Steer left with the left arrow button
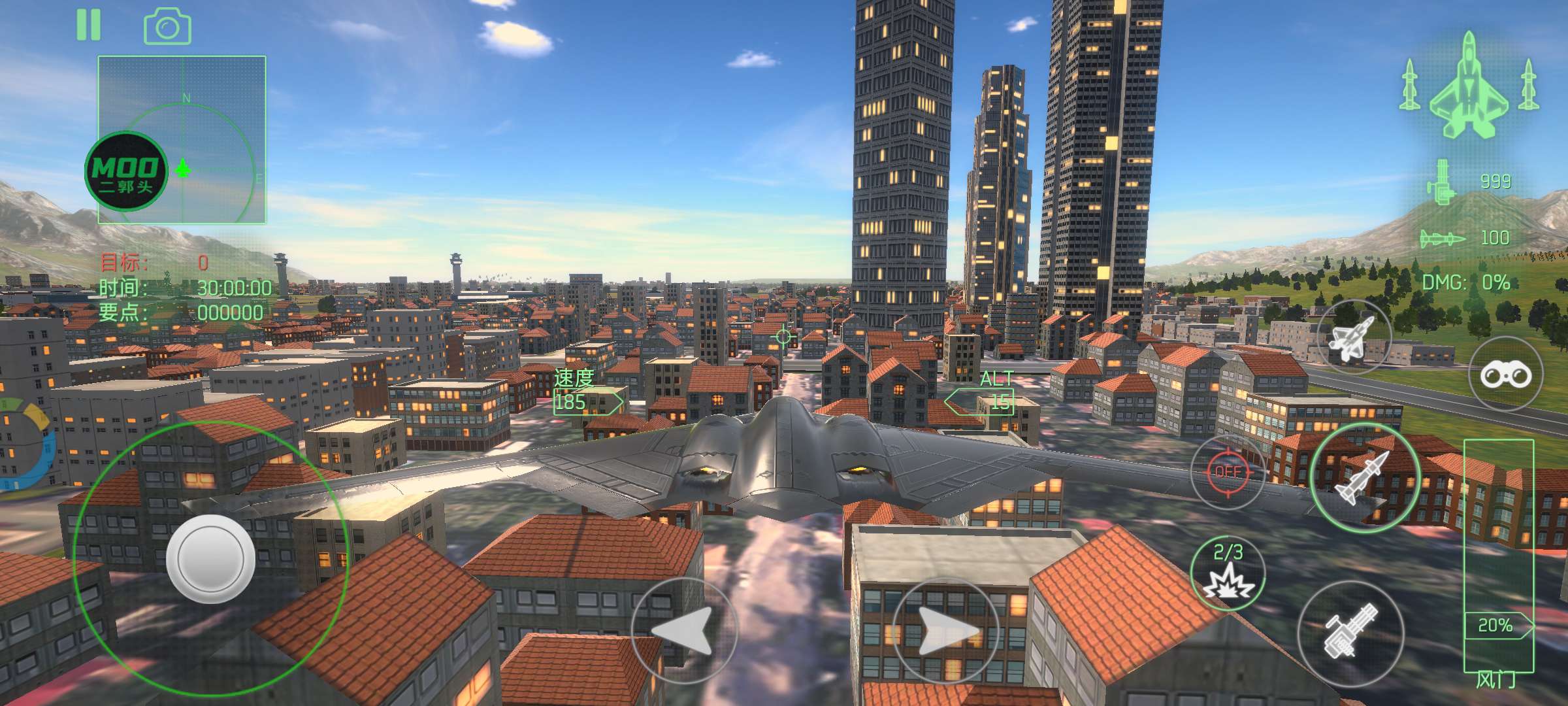 (684, 631)
